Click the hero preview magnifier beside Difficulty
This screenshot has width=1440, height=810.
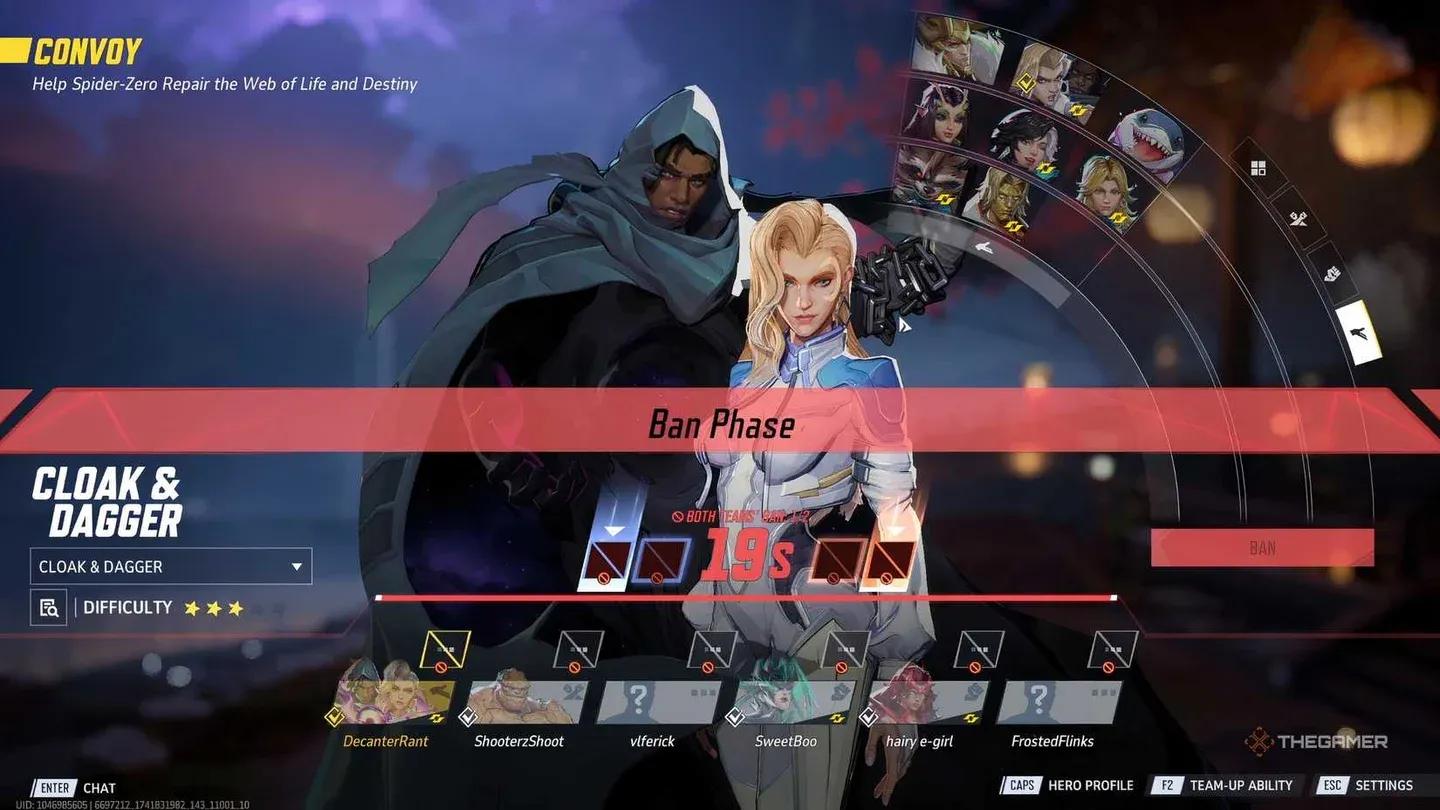48,607
